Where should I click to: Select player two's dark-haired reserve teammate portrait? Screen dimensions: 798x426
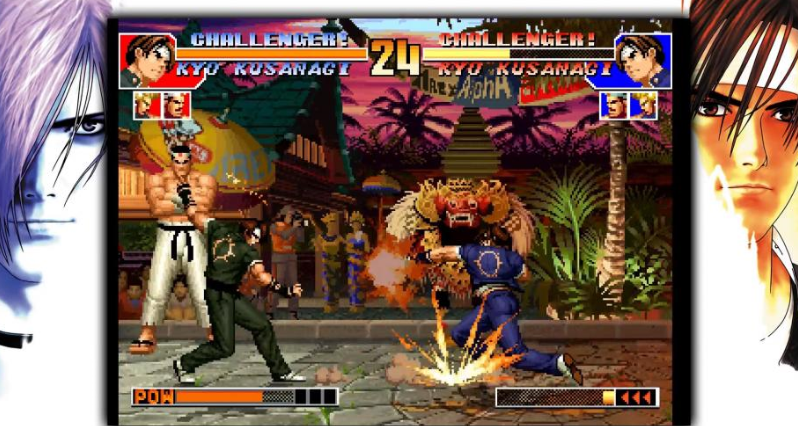coord(614,104)
